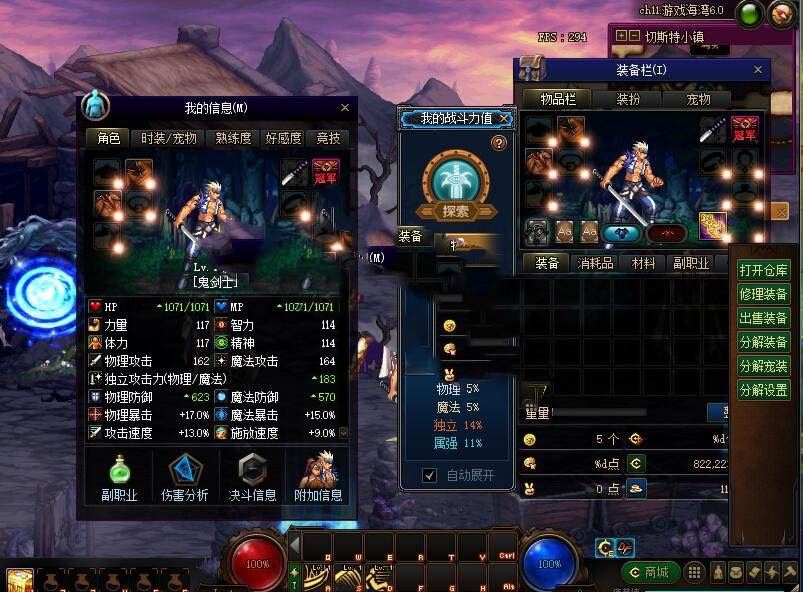The height and width of the screenshot is (592, 803).
Task: Open the 商城 shop
Action: [x=649, y=572]
